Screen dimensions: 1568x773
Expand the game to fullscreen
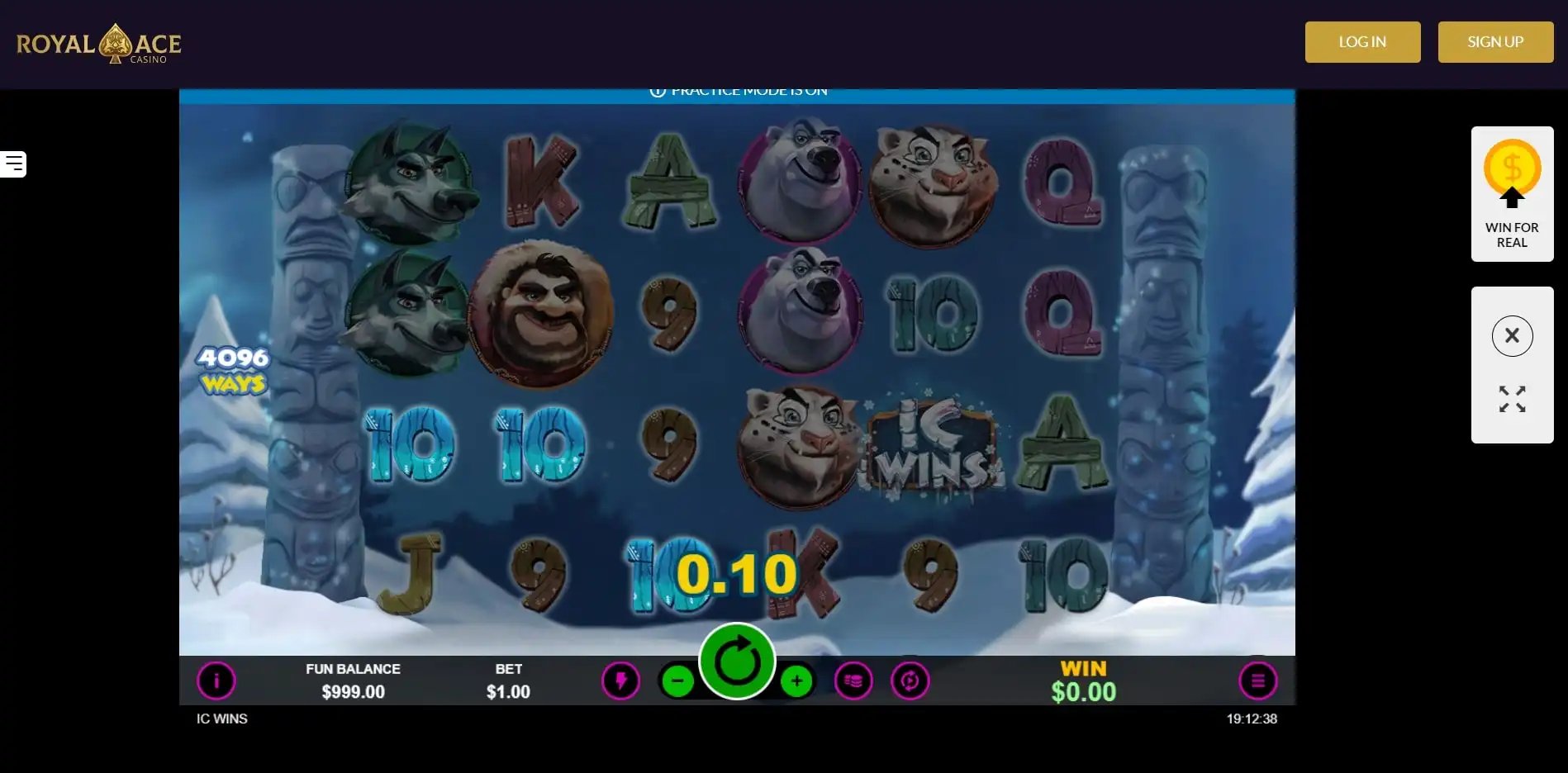point(1512,400)
